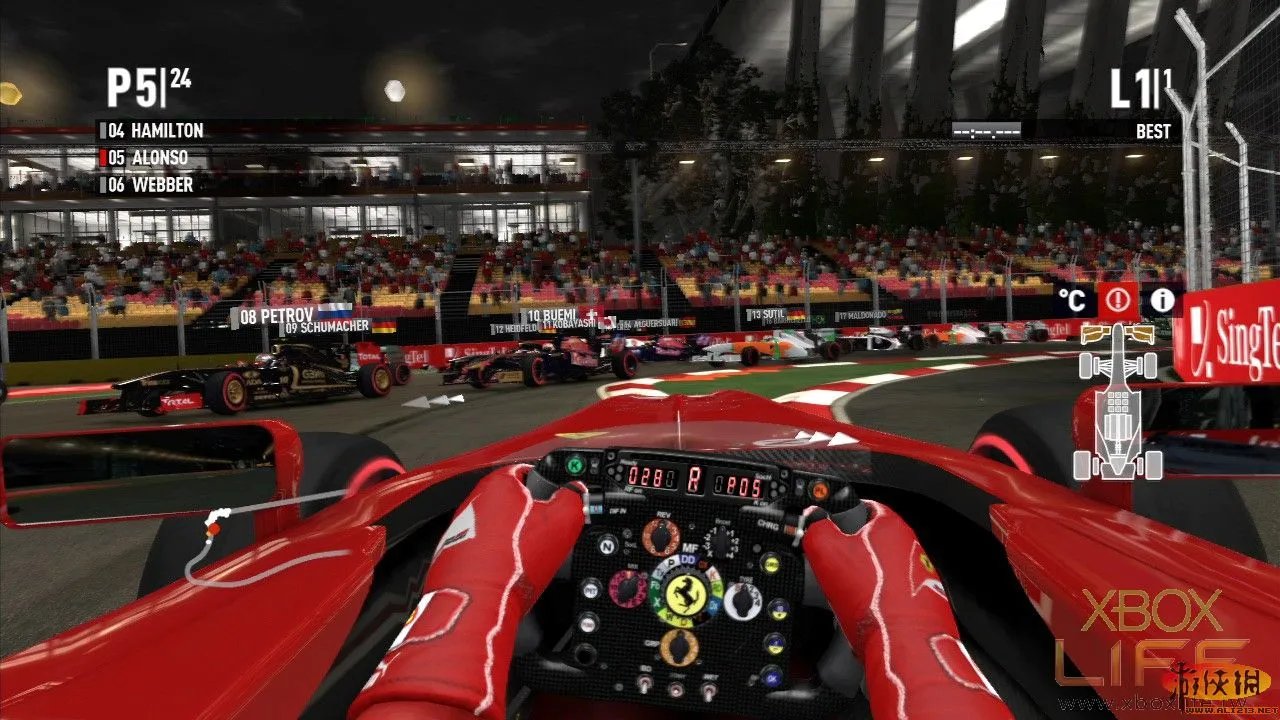Viewport: 1280px width, 720px height.
Task: Select the yellow Ferrari prancing horse dial
Action: (685, 594)
